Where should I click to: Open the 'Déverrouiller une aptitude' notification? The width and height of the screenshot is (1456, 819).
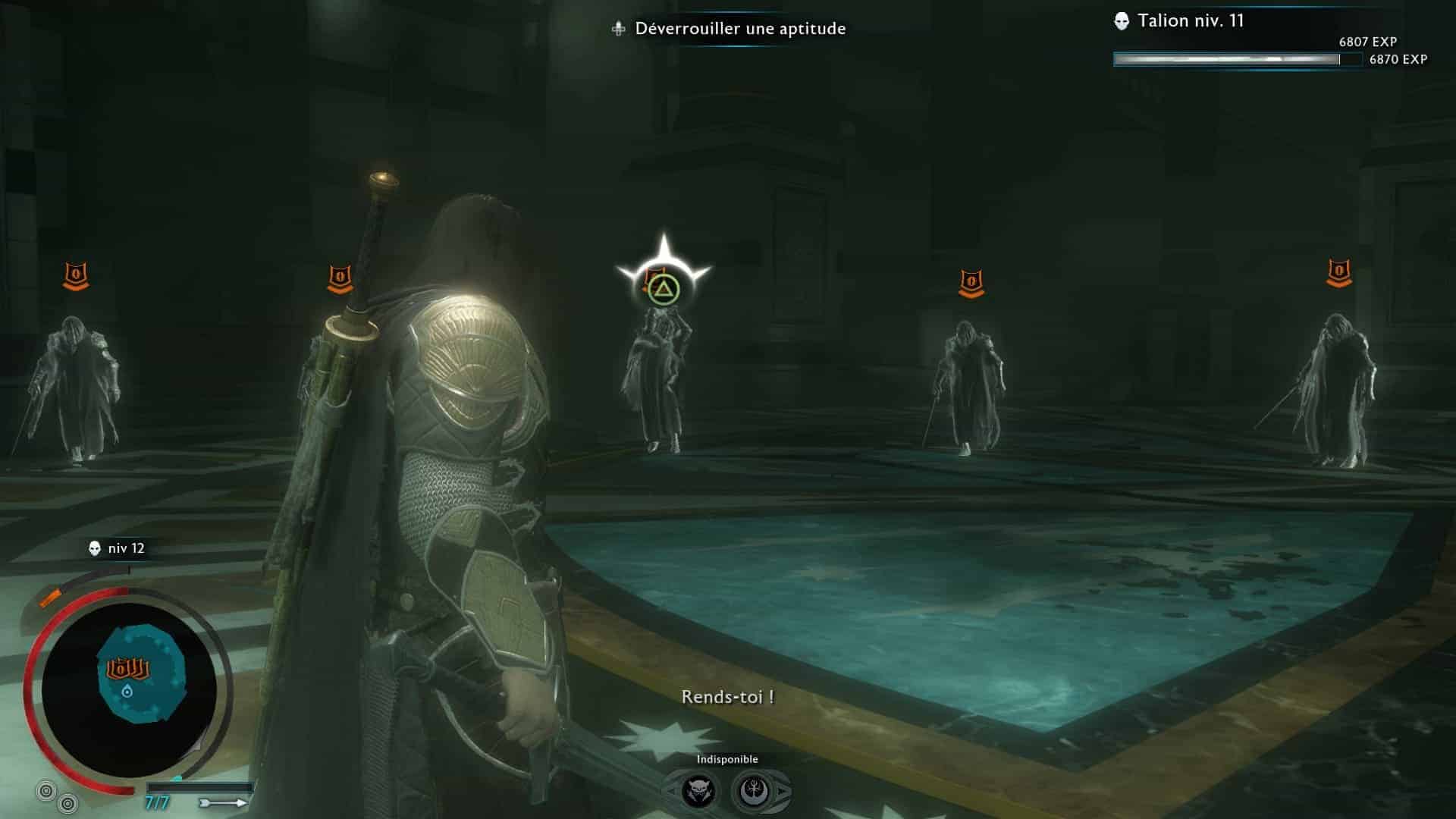coord(730,29)
